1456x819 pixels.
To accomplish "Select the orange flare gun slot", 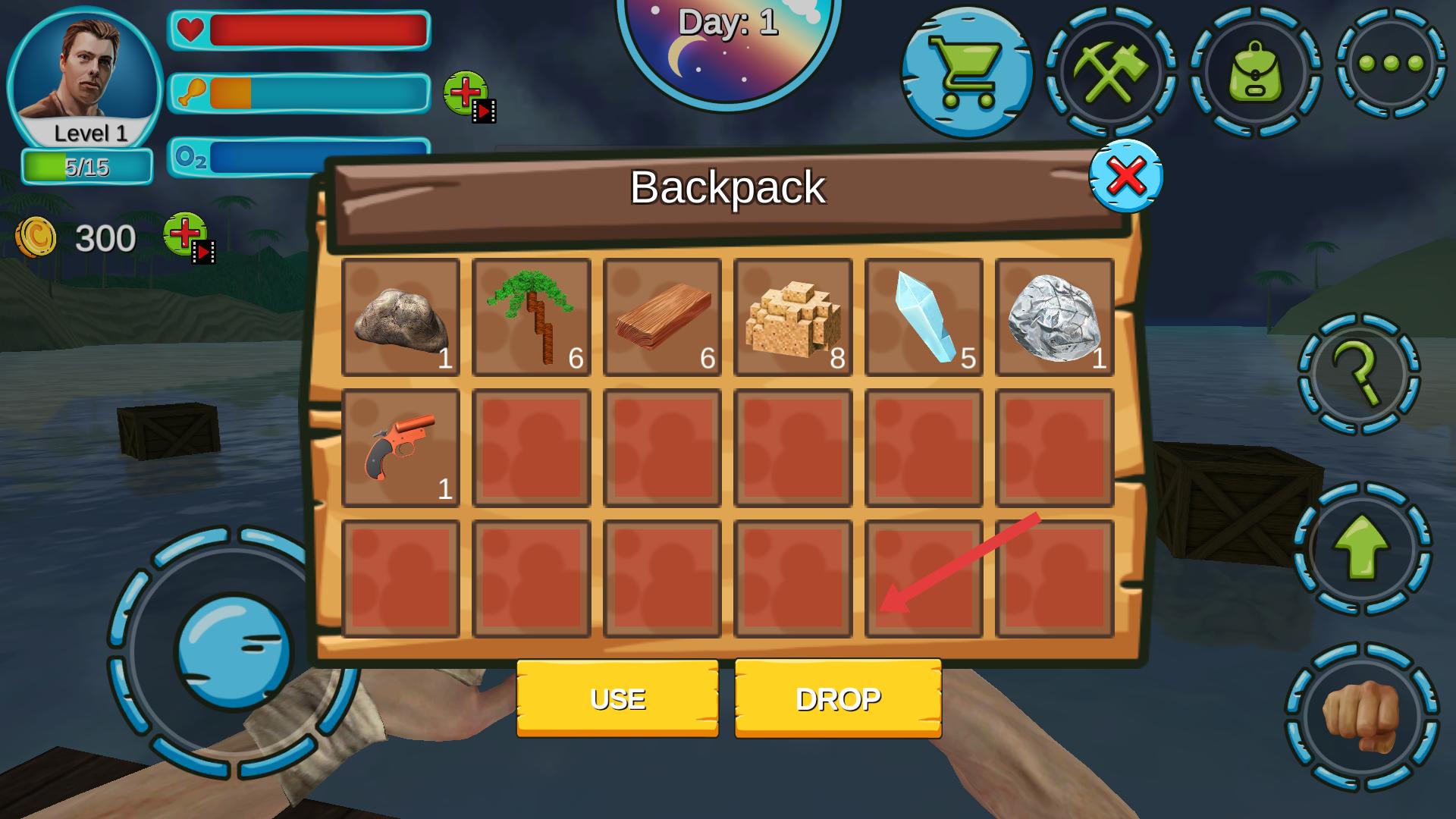I will click(400, 448).
